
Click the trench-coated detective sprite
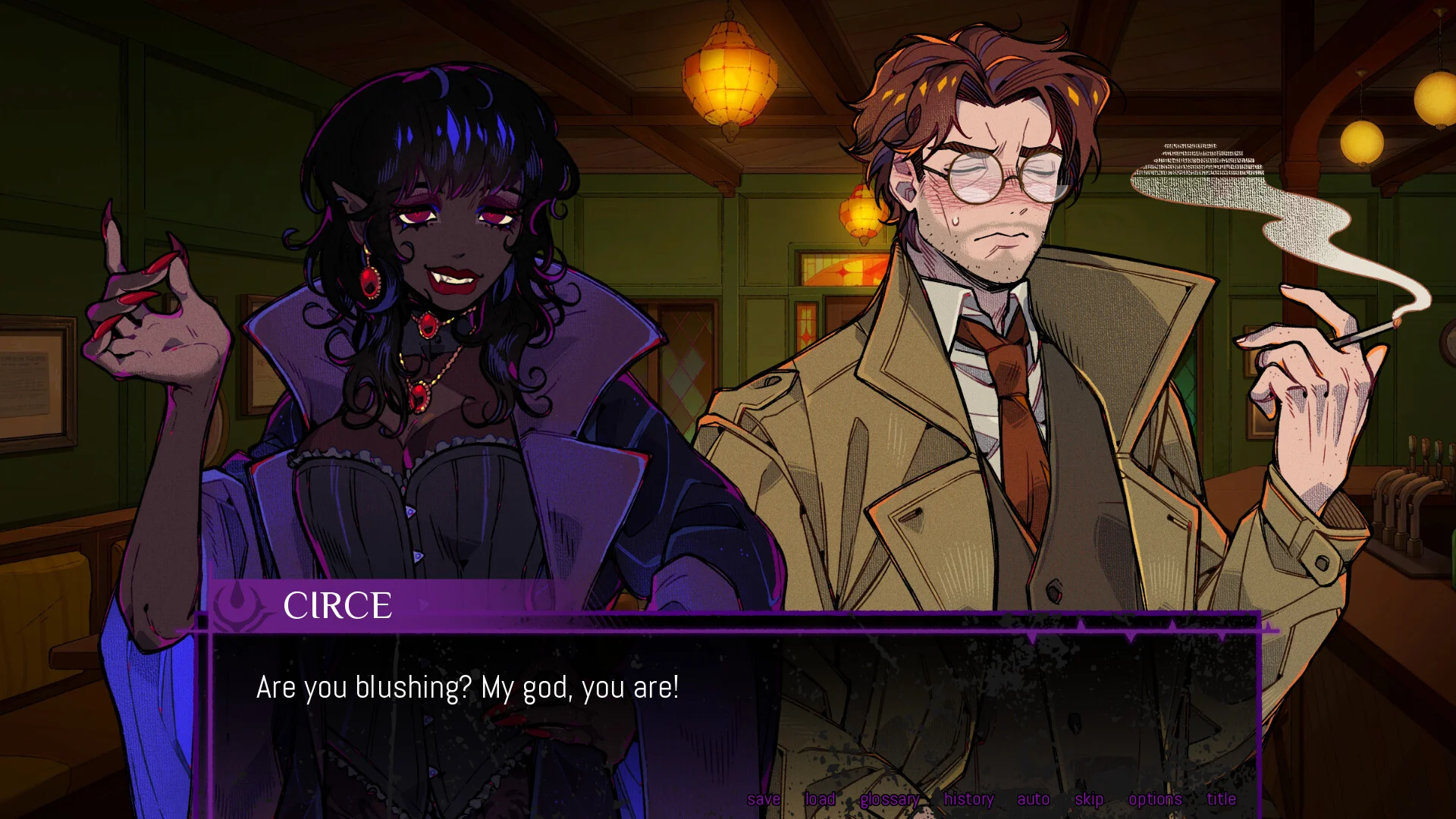click(x=986, y=379)
